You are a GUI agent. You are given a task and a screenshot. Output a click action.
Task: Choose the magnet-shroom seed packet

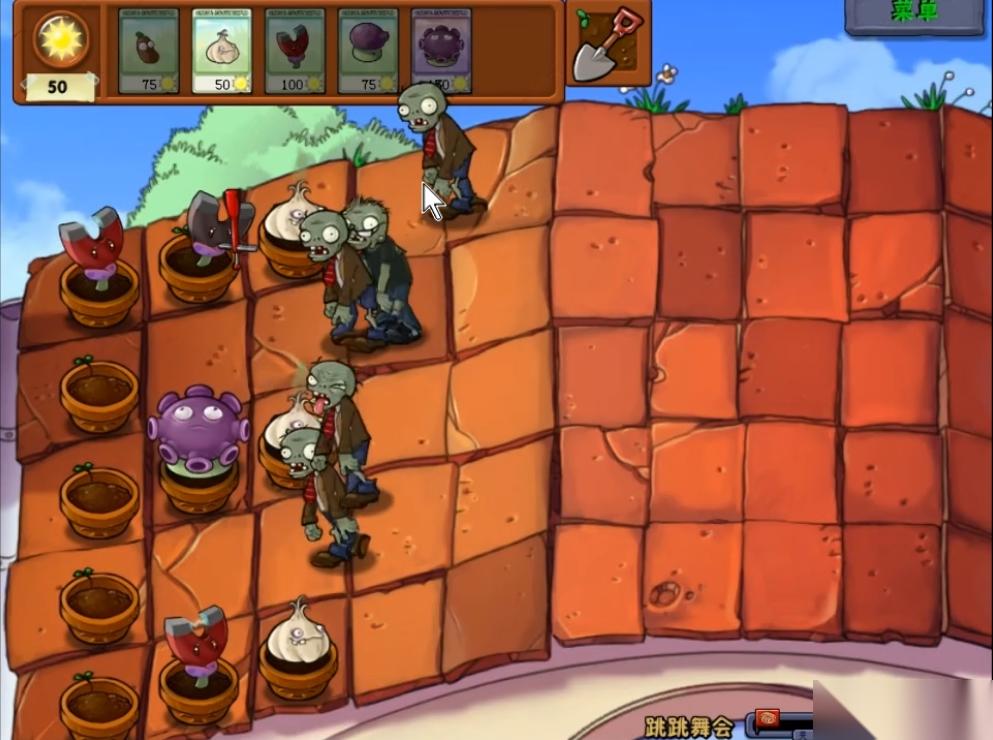294,51
